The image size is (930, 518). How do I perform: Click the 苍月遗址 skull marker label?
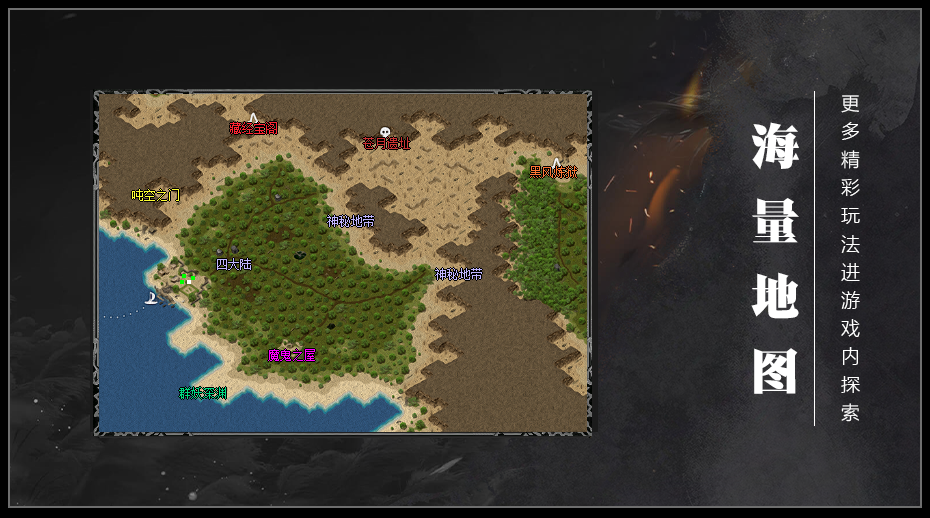[x=386, y=143]
